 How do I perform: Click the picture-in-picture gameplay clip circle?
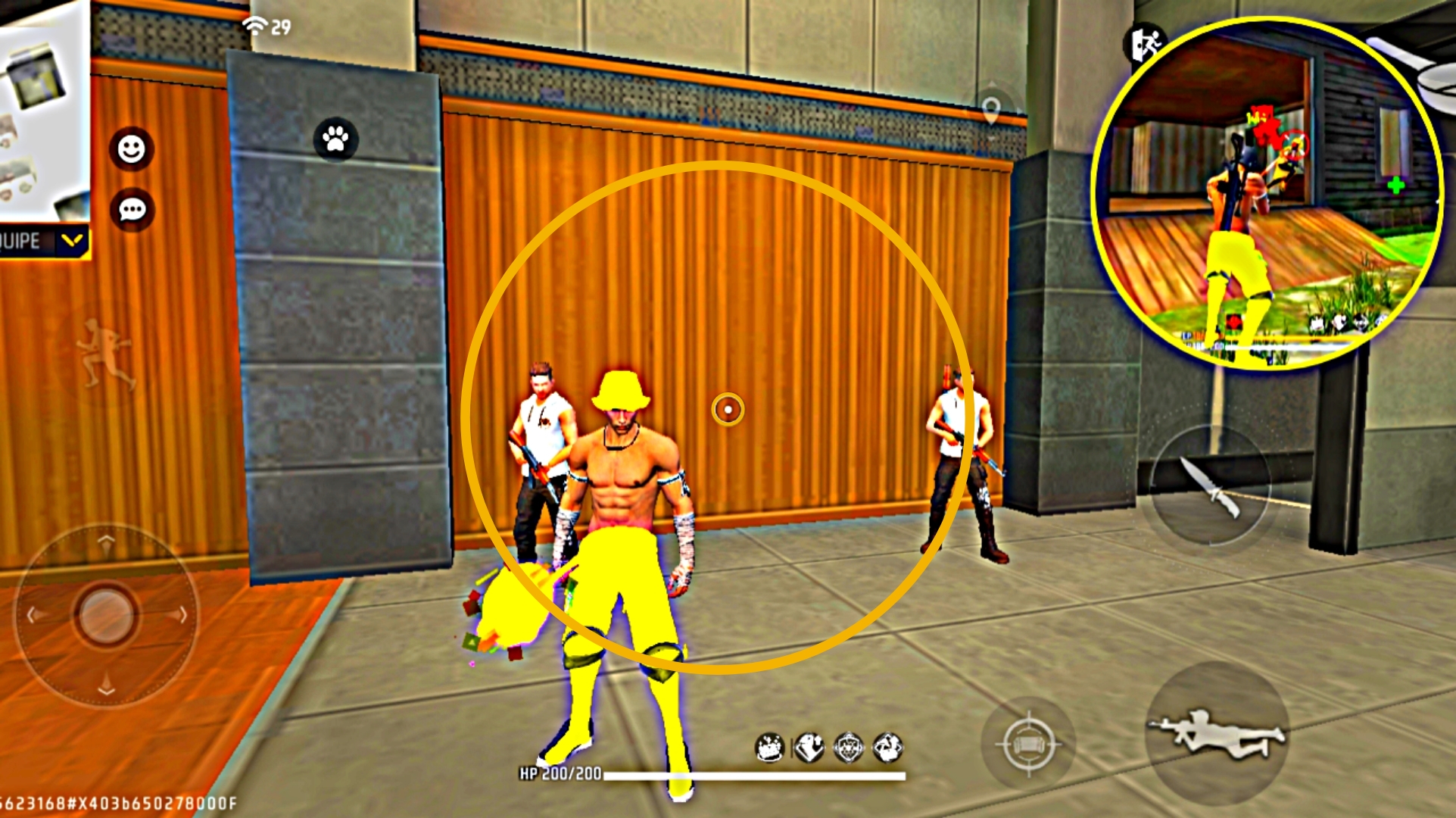tap(1266, 195)
